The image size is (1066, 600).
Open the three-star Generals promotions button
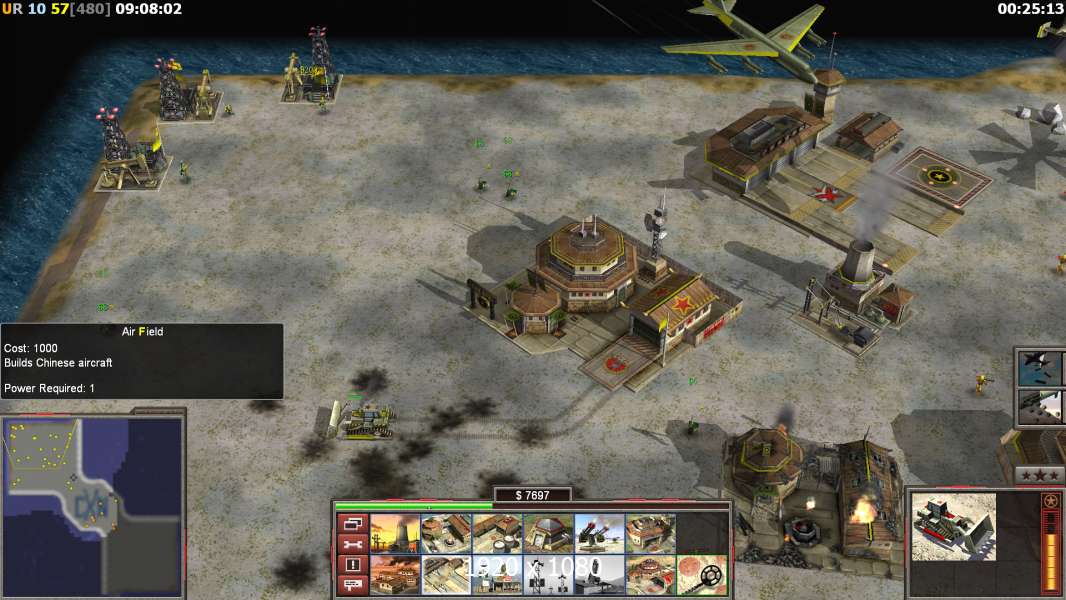(x=1038, y=475)
